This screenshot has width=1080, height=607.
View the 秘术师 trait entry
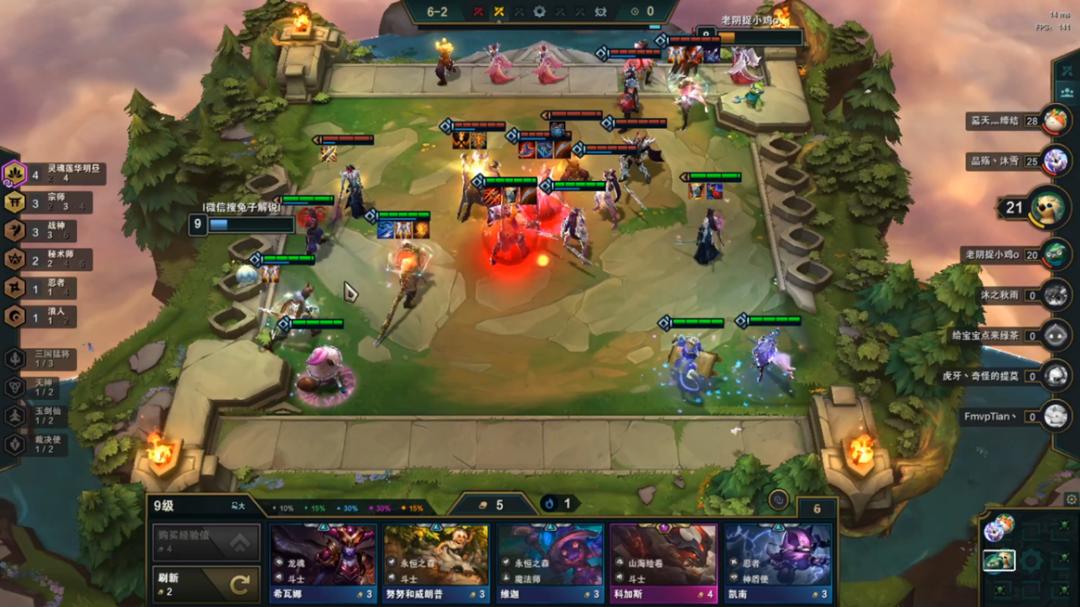pyautogui.click(x=56, y=260)
